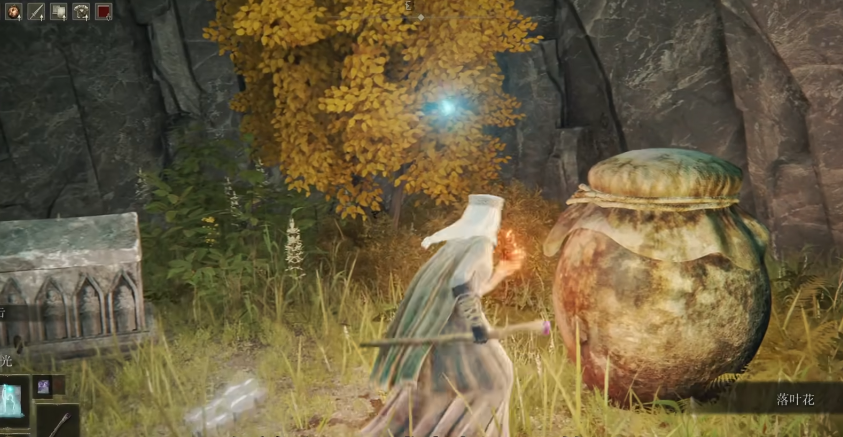
Task: Choose the small purple item slot
Action: point(45,386)
